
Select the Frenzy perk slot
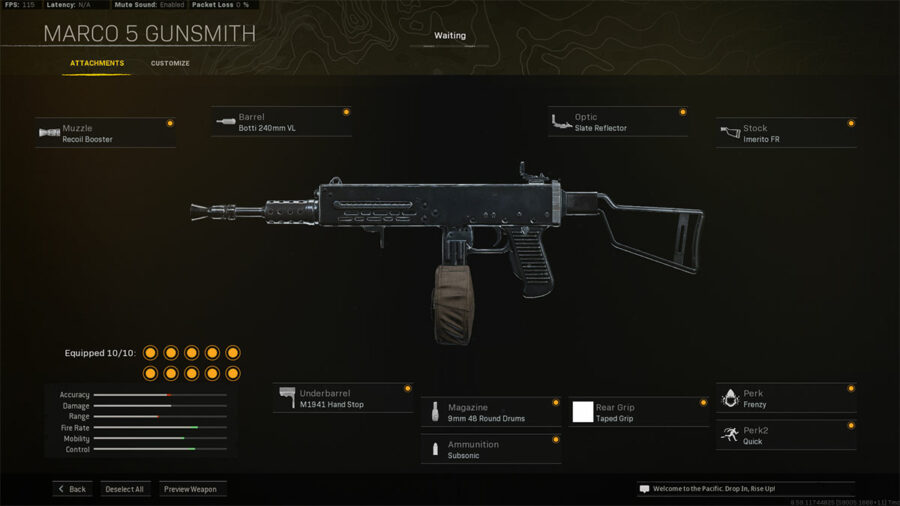786,398
